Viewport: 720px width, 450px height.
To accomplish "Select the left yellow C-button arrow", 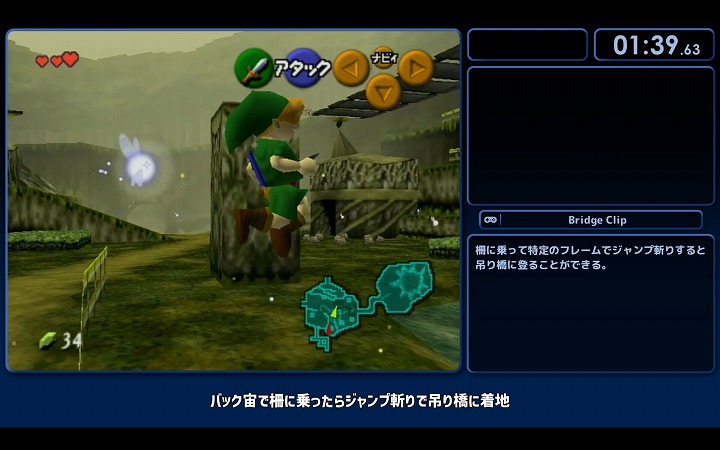I will coord(350,67).
